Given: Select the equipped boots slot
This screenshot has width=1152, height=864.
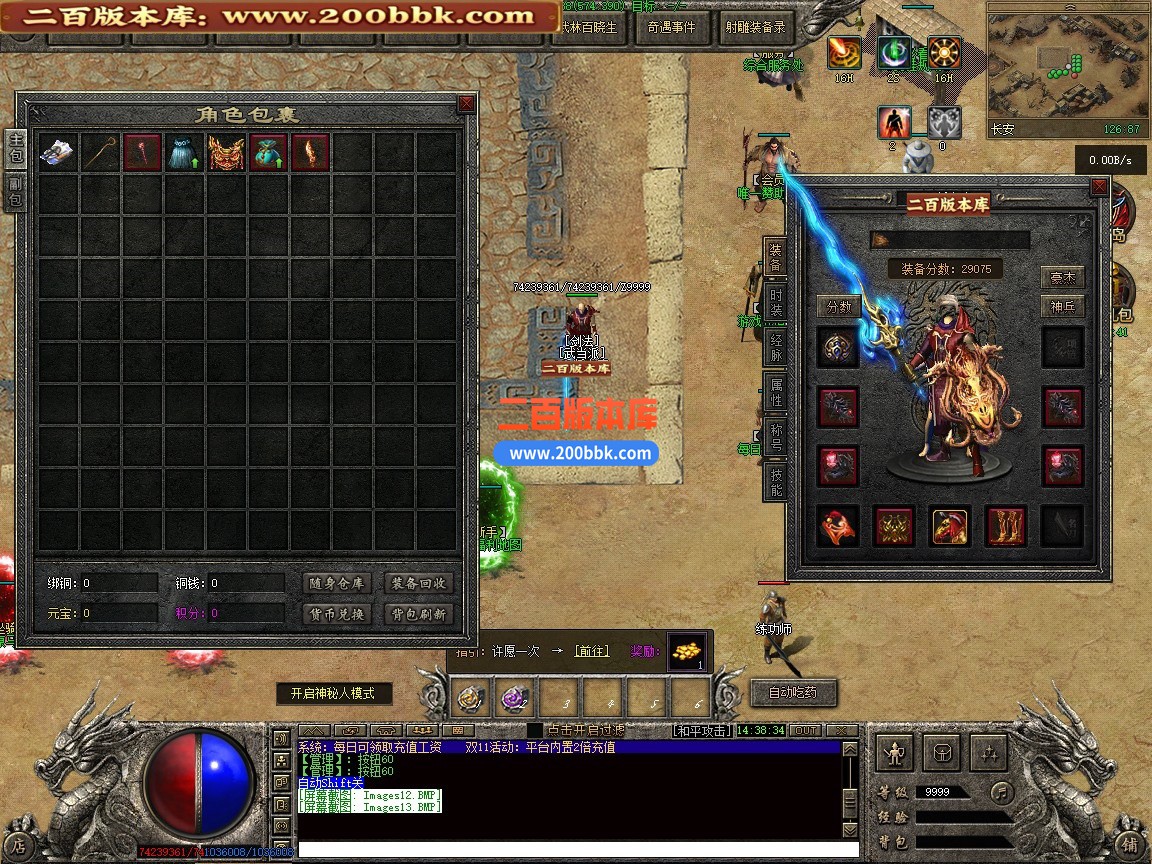Looking at the screenshot, I should 1006,526.
